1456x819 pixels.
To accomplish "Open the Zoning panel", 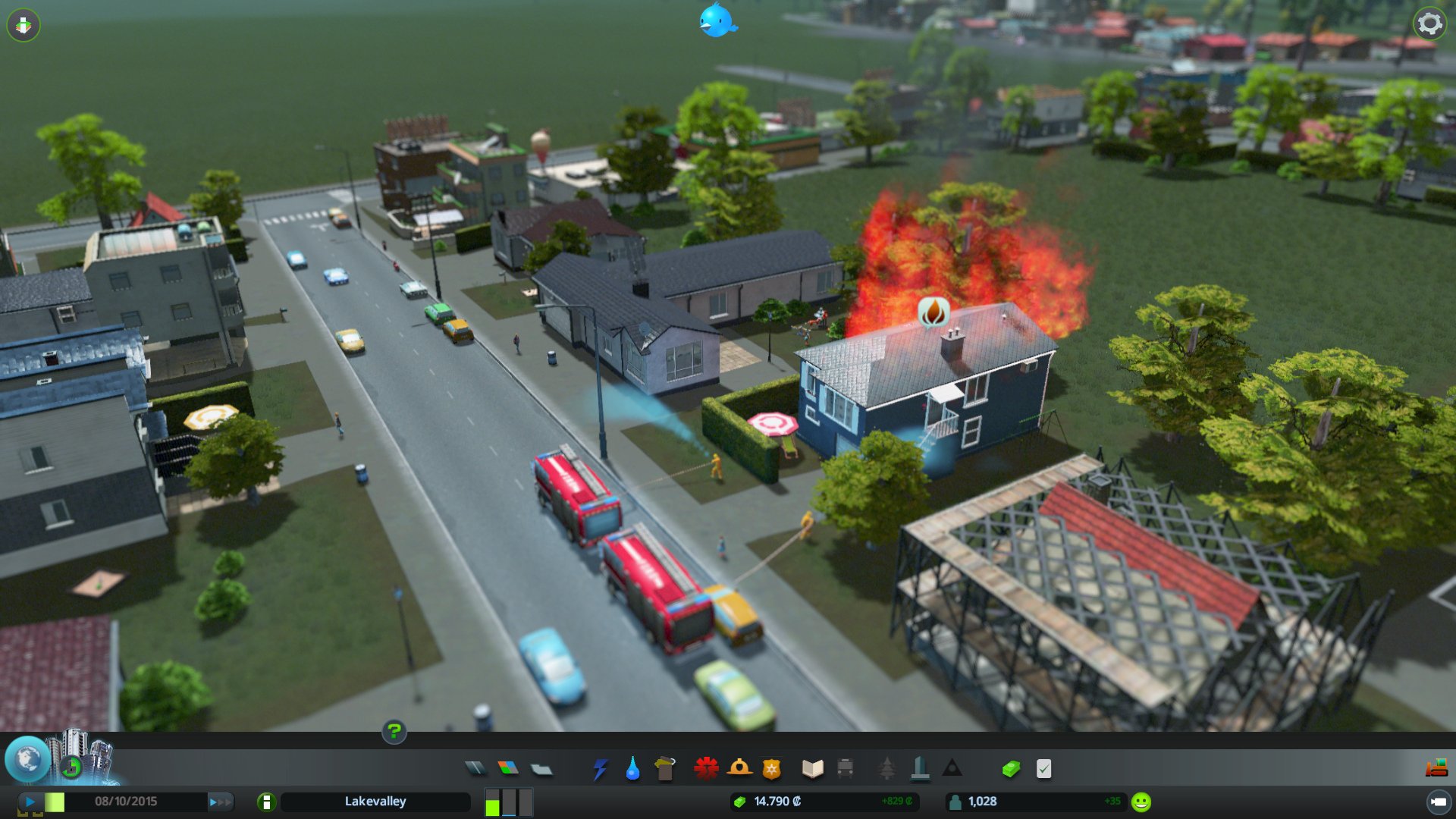I will [508, 768].
